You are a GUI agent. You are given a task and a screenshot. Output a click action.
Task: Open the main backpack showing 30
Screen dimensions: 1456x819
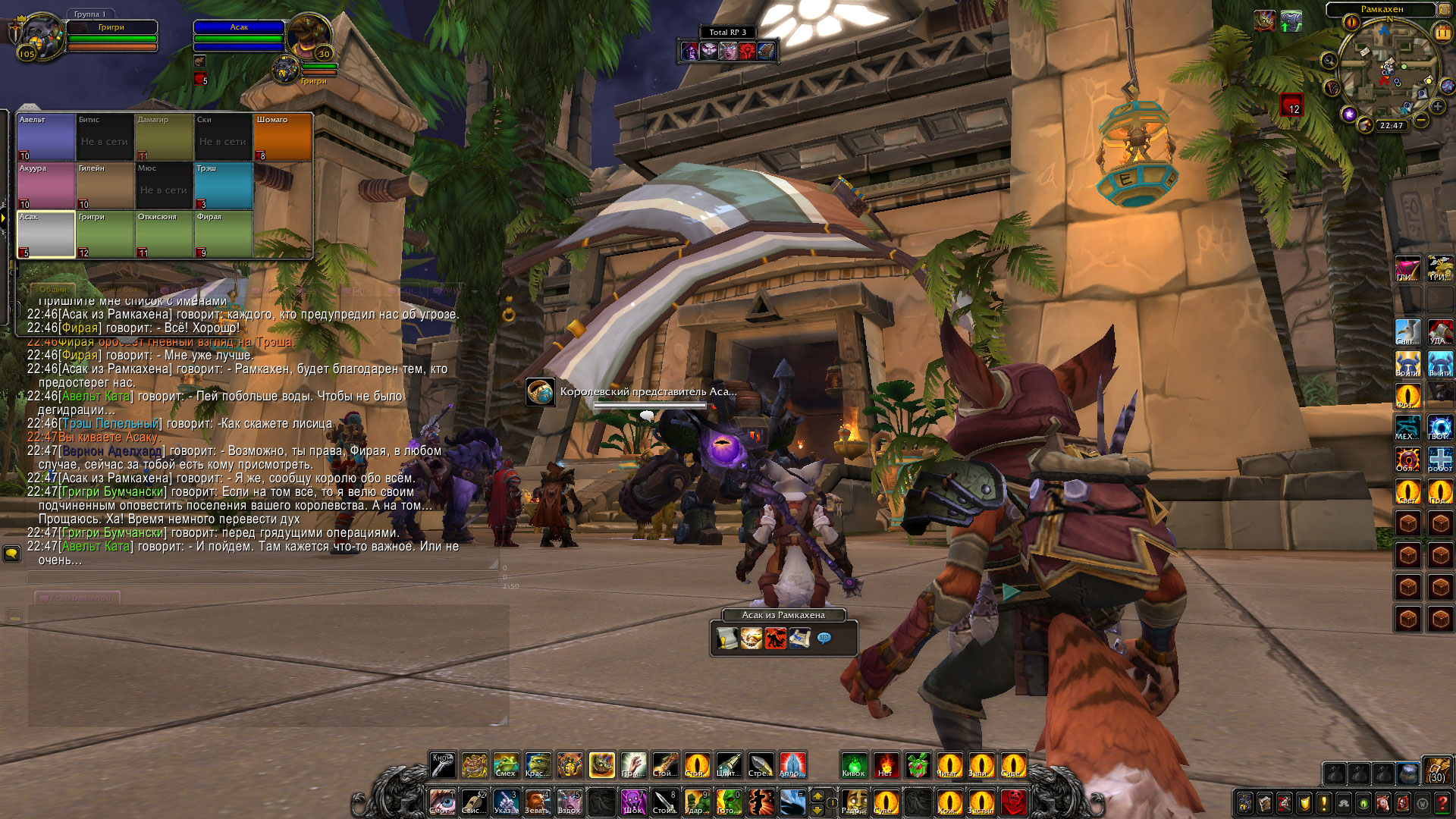[x=1436, y=769]
